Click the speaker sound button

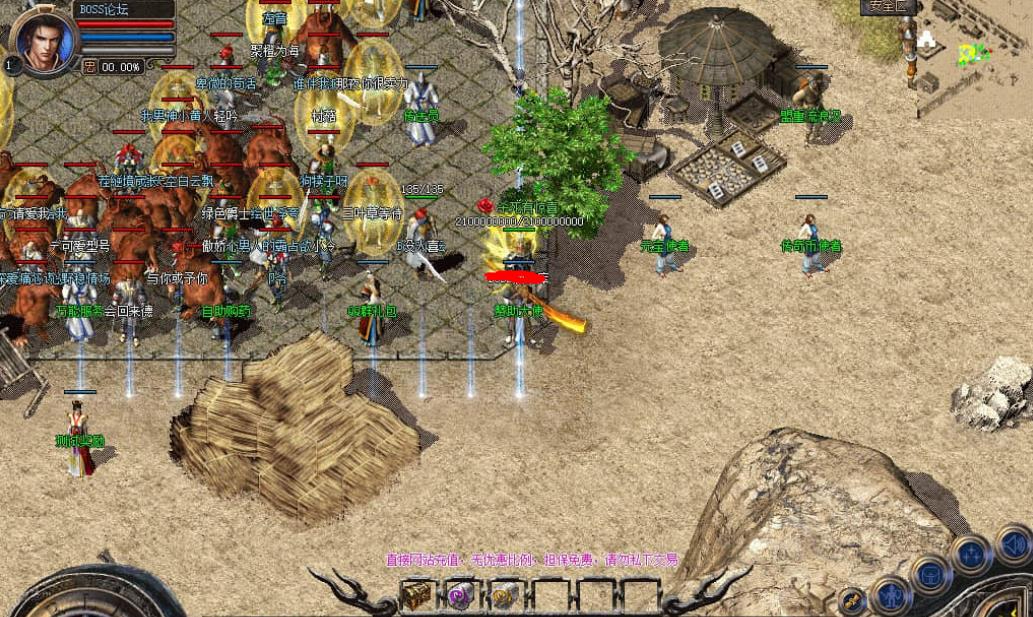pyautogui.click(x=1016, y=545)
